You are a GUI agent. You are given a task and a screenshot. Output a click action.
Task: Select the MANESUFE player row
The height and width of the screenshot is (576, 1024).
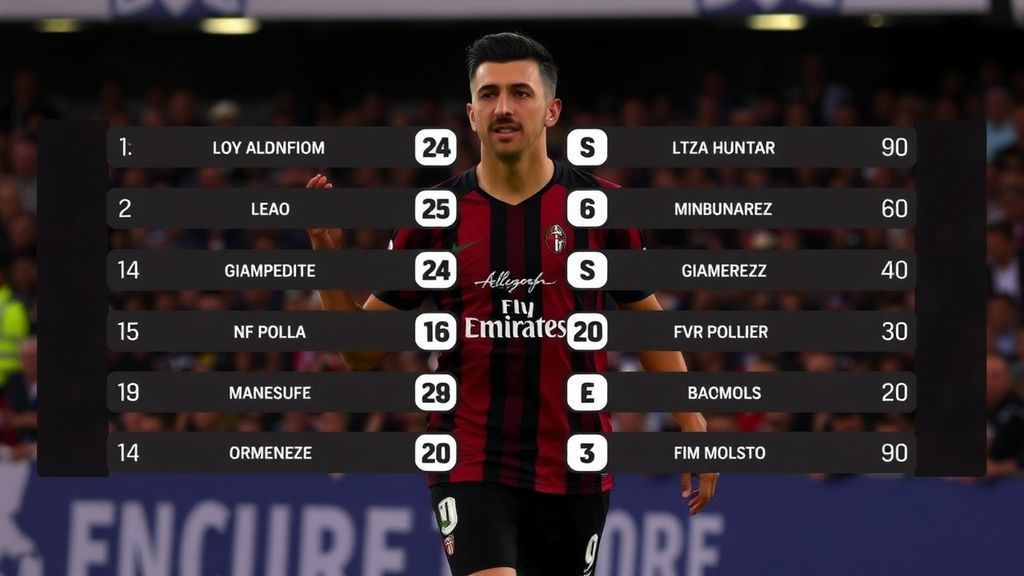[270, 392]
